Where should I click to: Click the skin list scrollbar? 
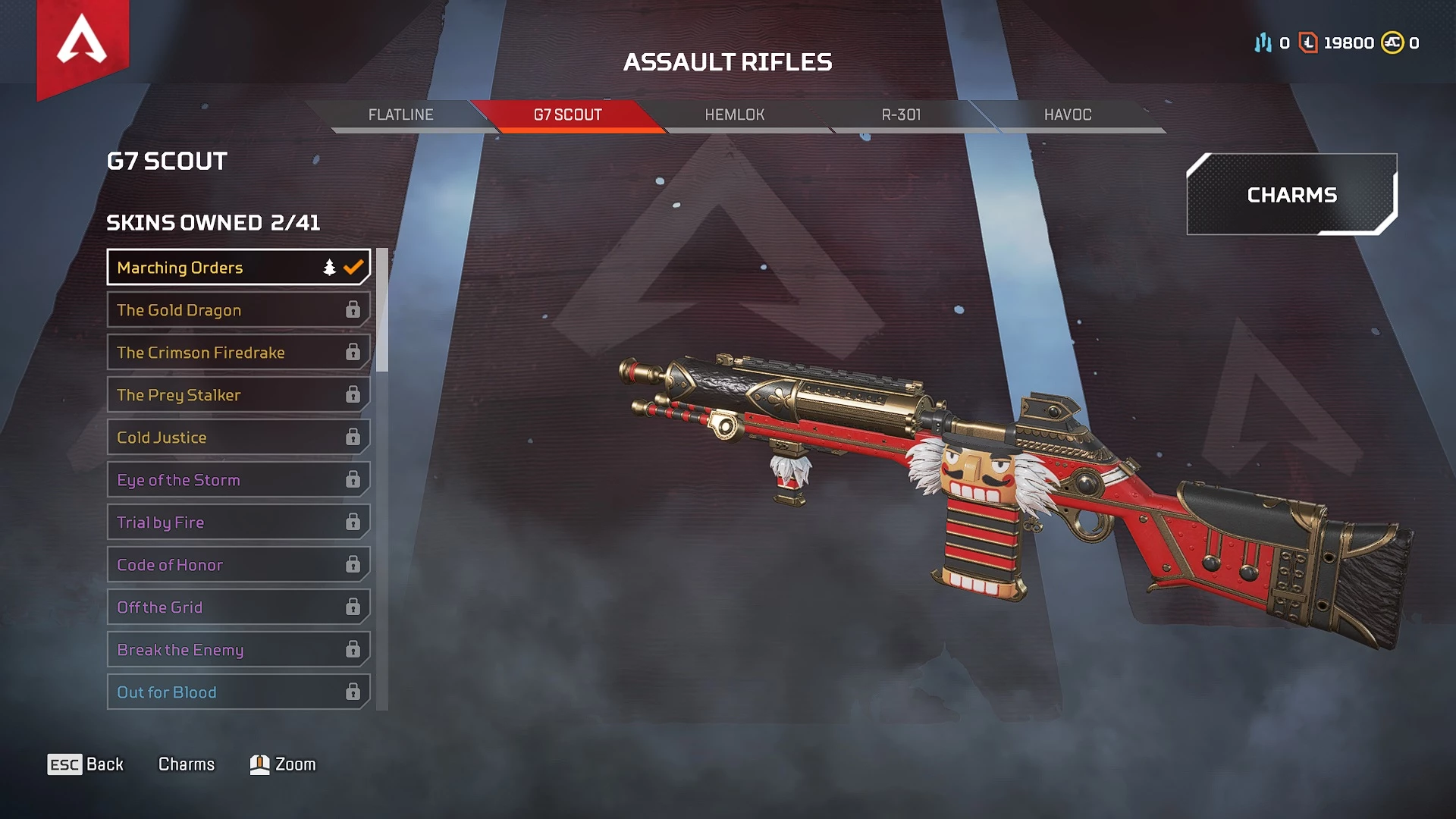coord(382,311)
